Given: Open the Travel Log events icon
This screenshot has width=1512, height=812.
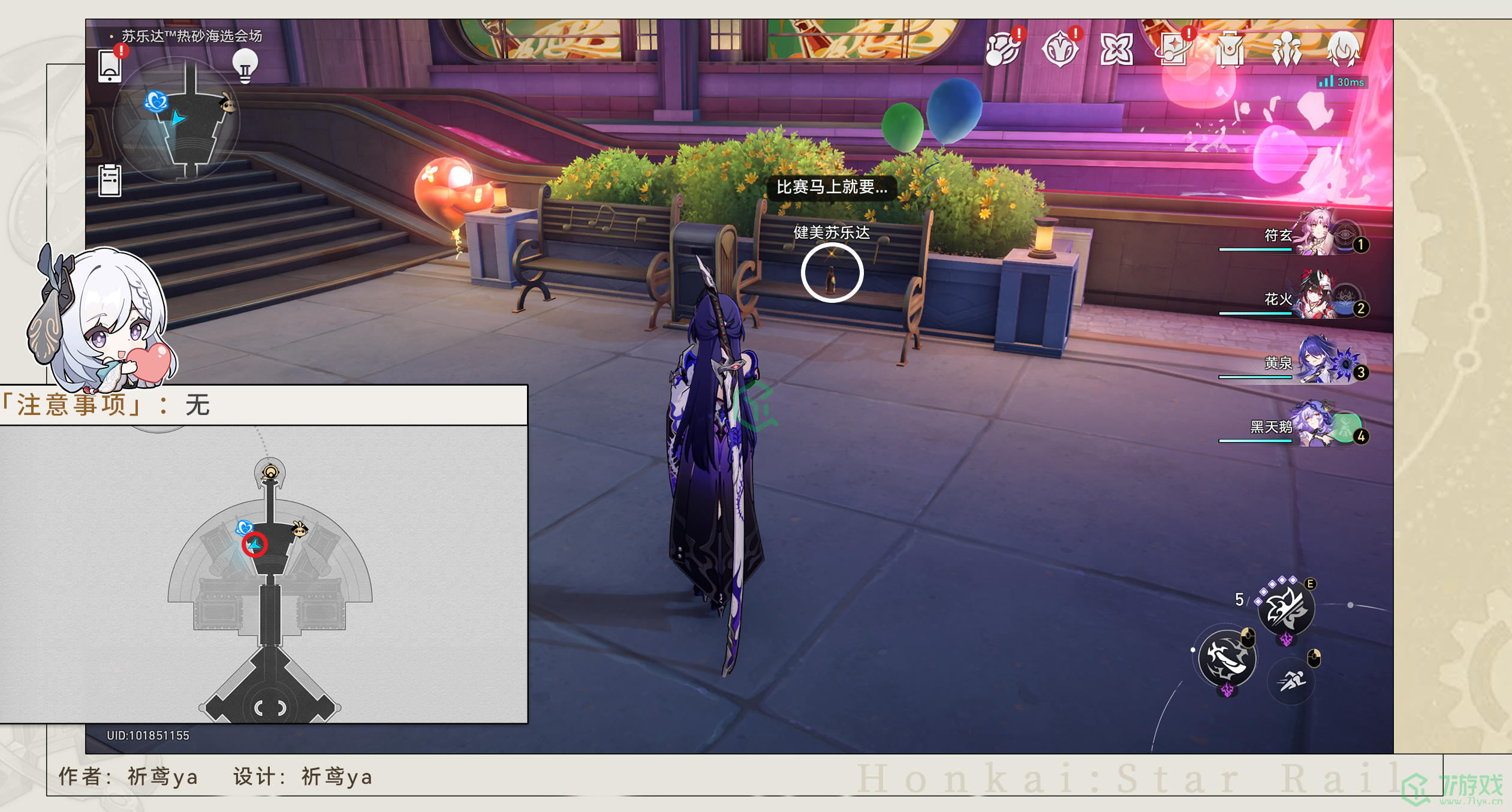Looking at the screenshot, I should tap(1003, 49).
